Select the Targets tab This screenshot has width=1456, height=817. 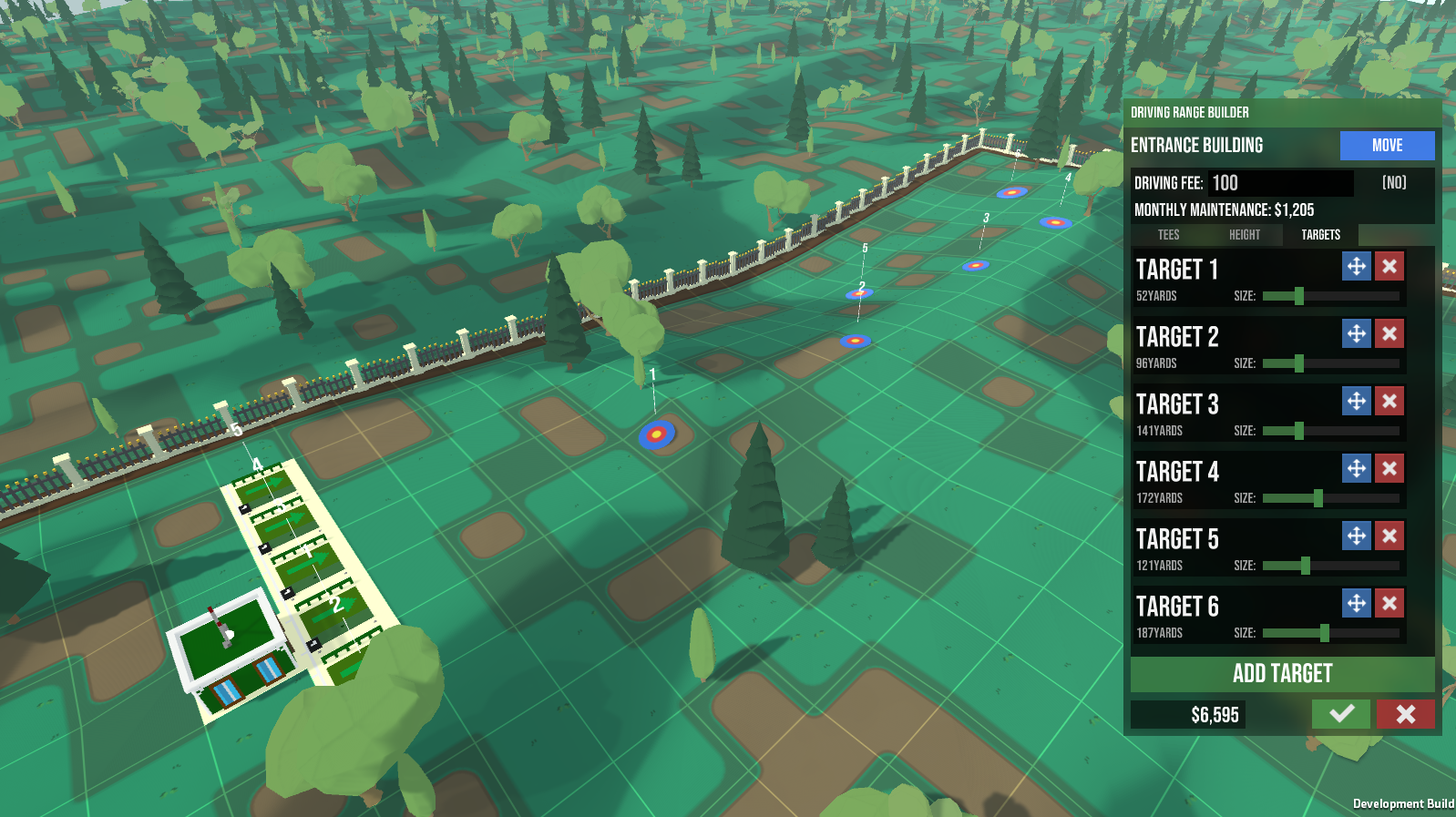pyautogui.click(x=1320, y=235)
